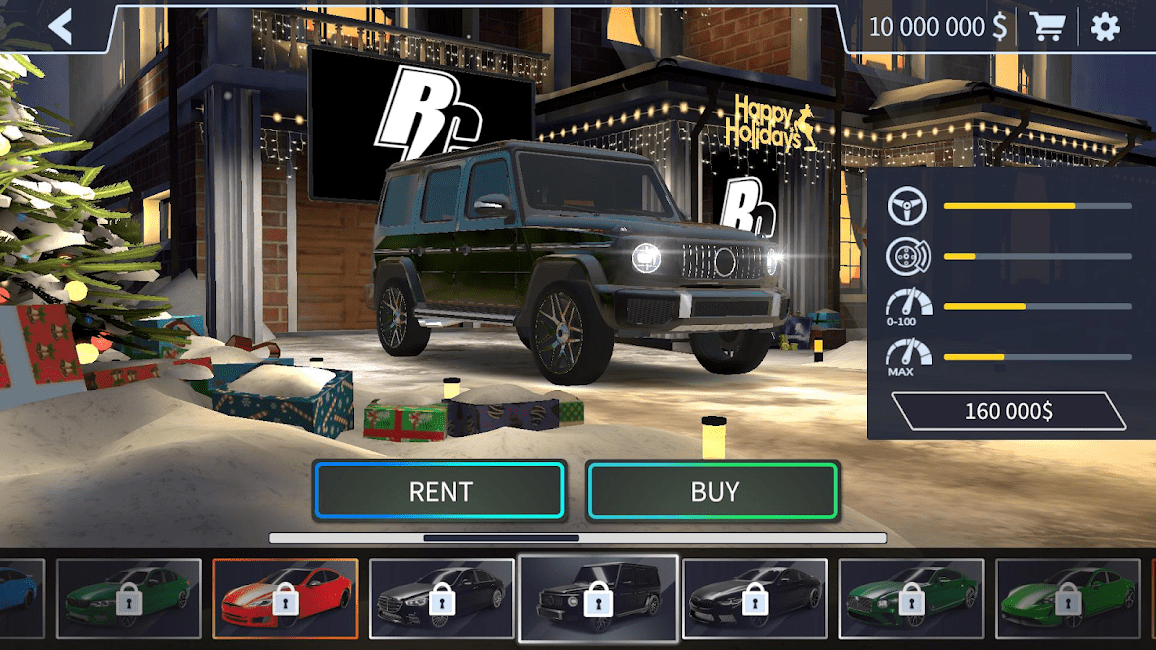Select the partly visible blue car thumbnail
Screen dimensions: 1156x650
[20, 598]
